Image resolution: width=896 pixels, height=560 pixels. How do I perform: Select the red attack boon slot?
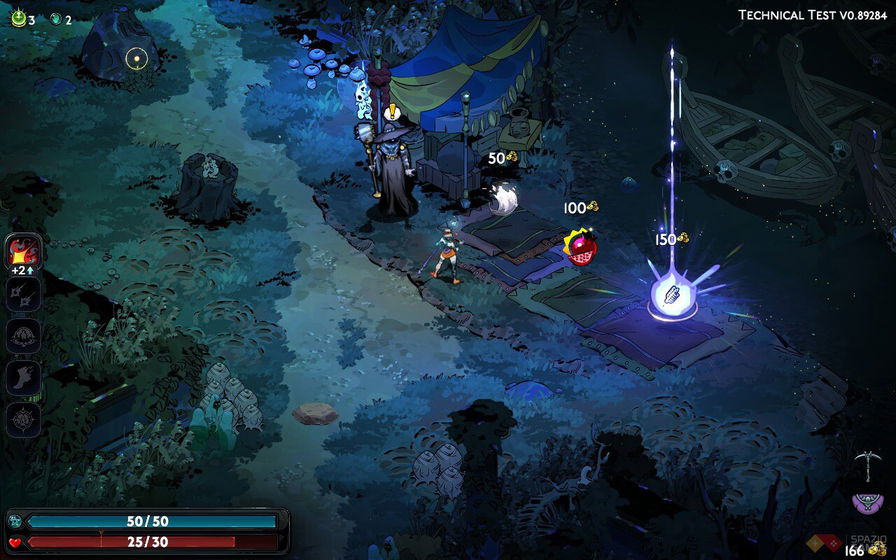(23, 251)
